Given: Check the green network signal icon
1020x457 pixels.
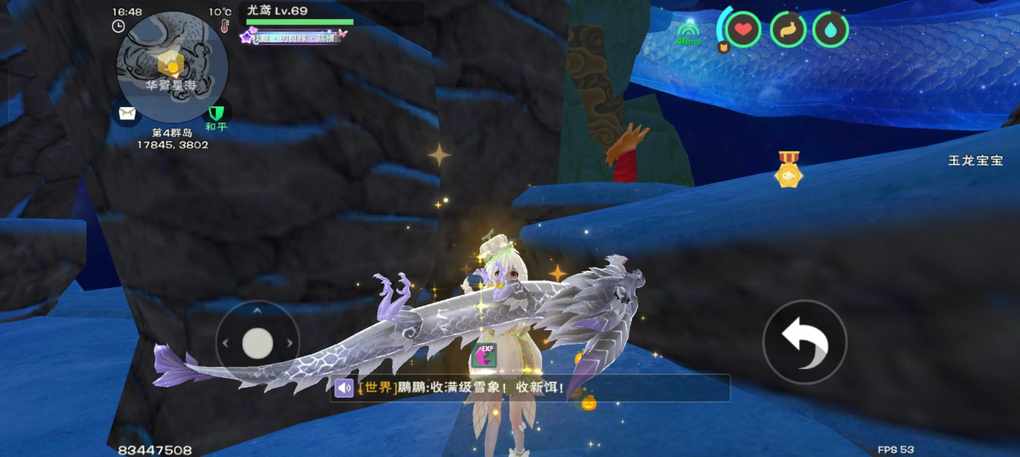Looking at the screenshot, I should [688, 34].
